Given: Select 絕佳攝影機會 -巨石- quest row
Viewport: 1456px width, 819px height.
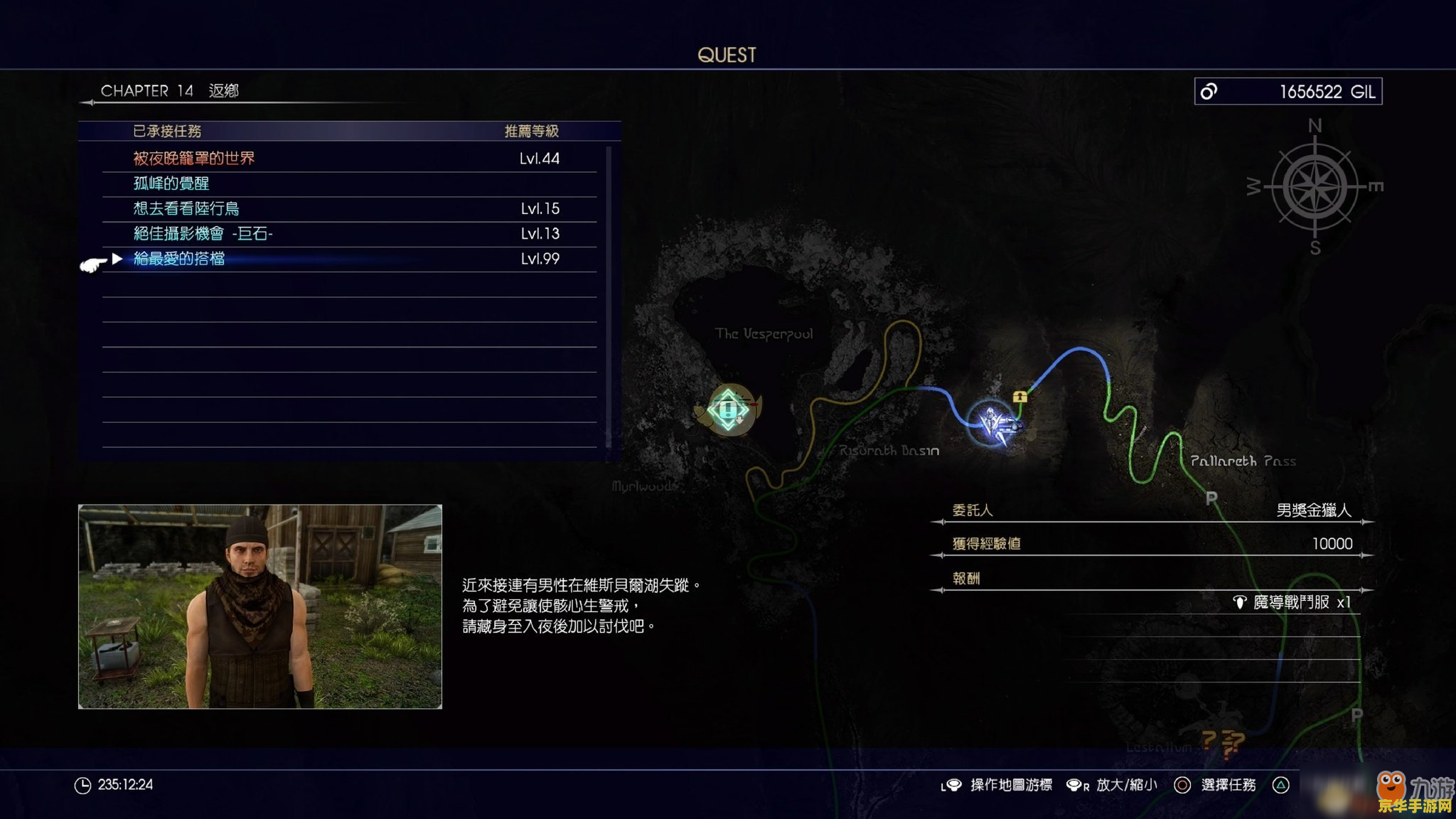Looking at the screenshot, I should (x=203, y=233).
